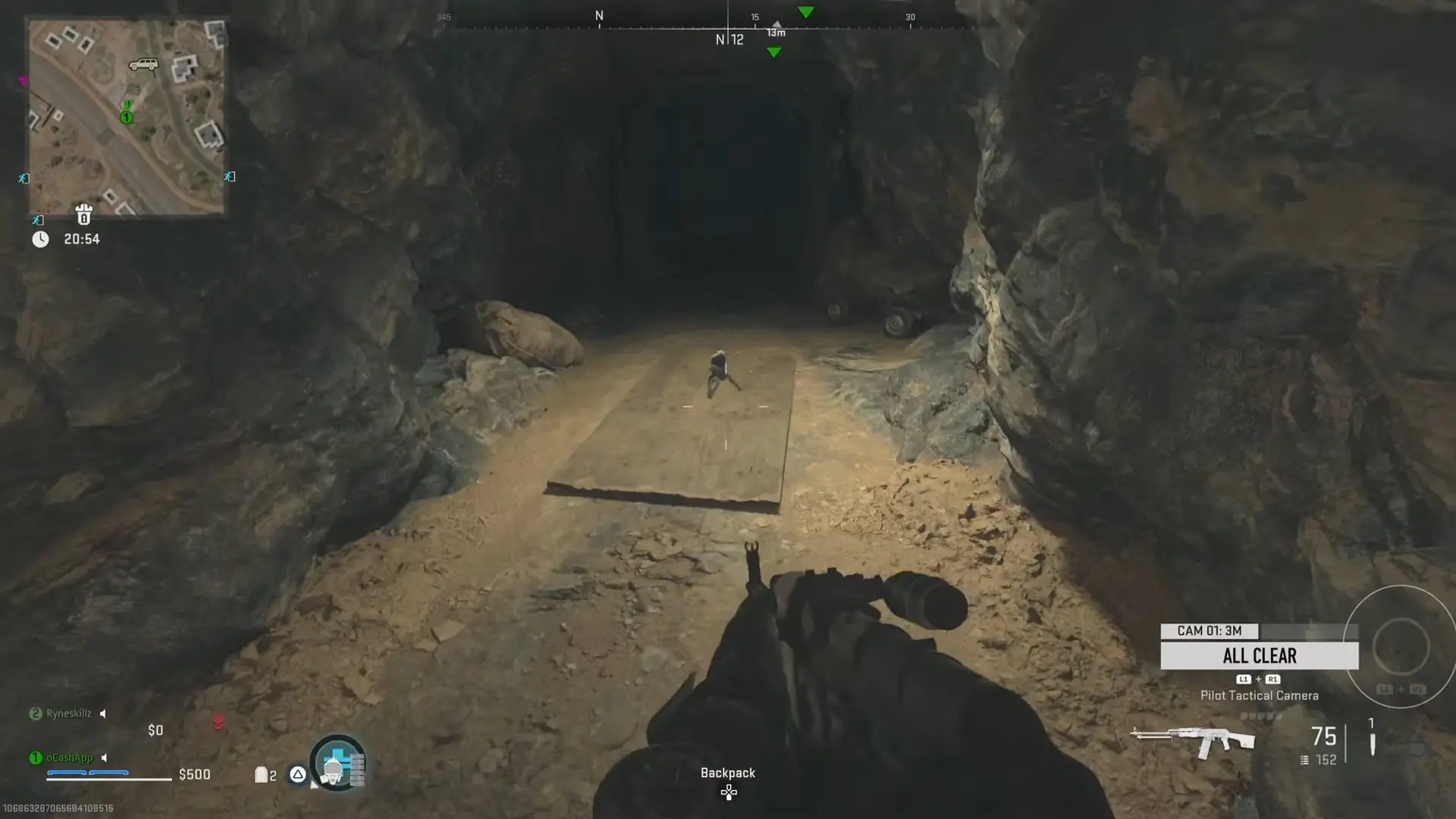Expand oCashApp's squad entry
The image size is (1456, 819).
(x=70, y=757)
